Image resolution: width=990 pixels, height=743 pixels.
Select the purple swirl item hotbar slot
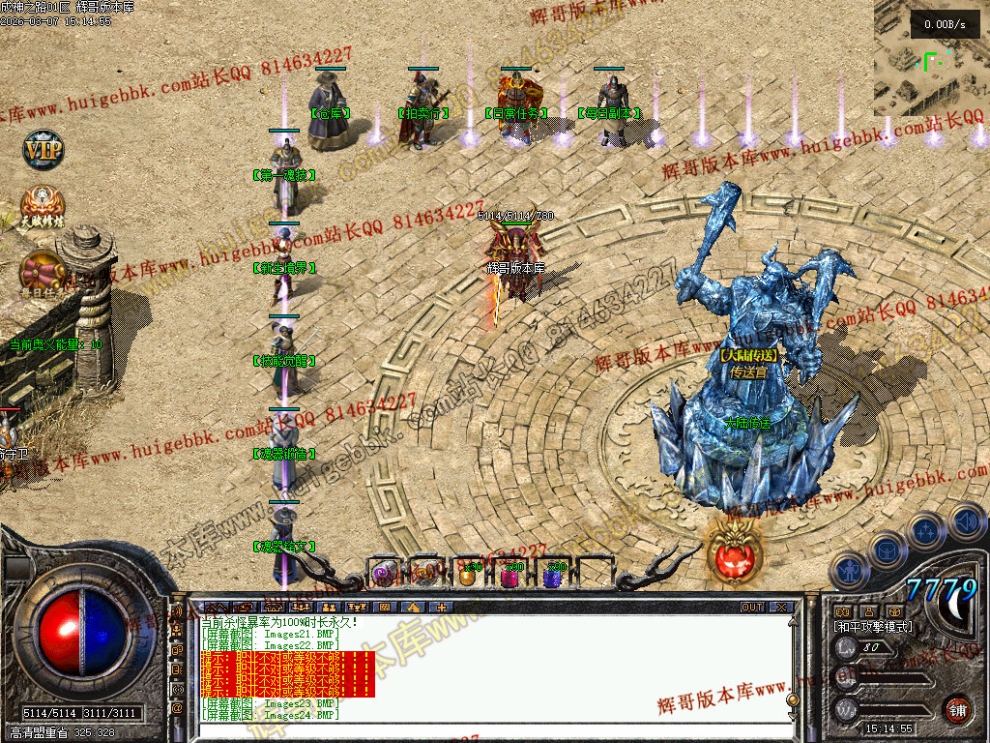pos(383,574)
